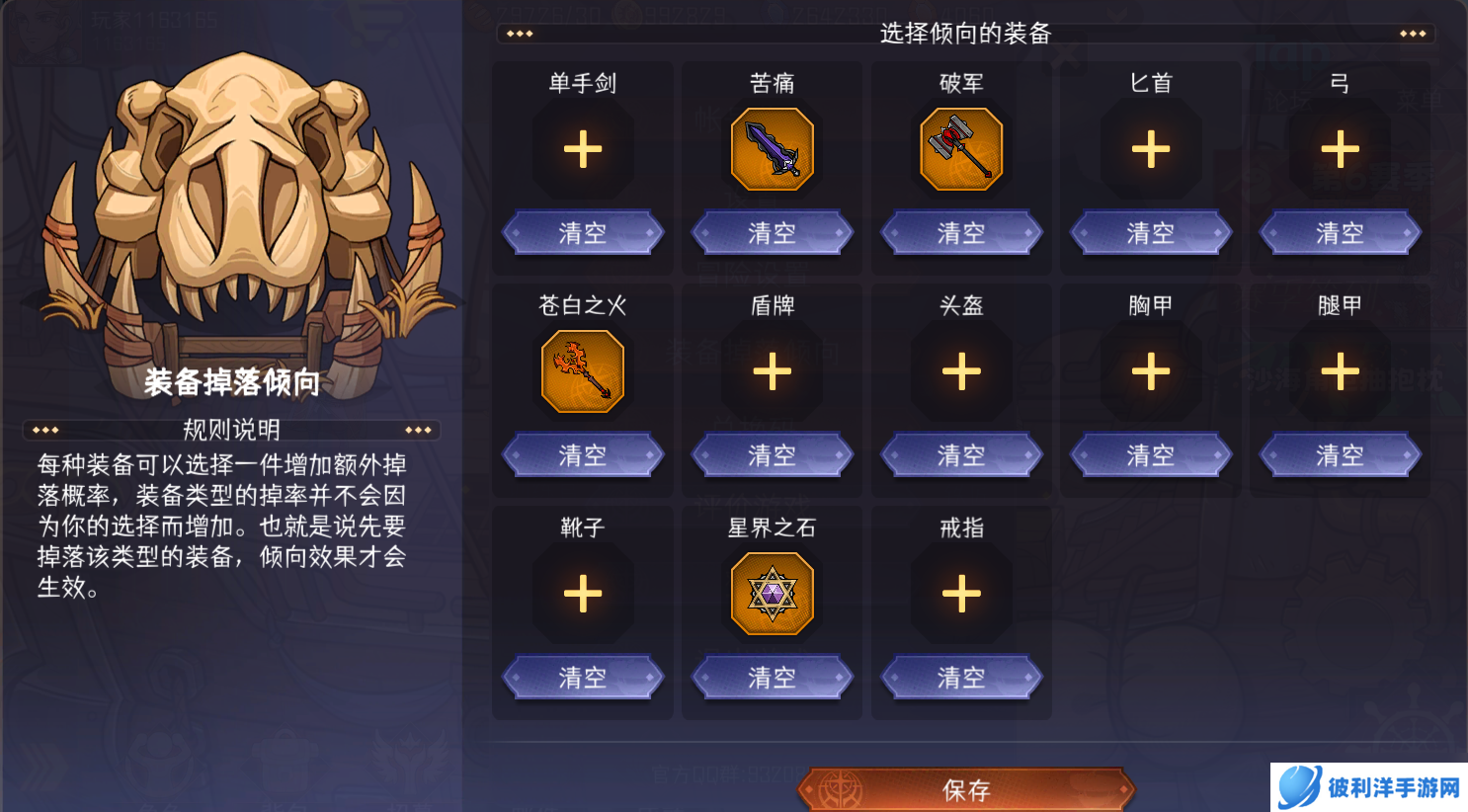Add a bow to the 弓 slot
This screenshot has height=812, width=1468.
point(1340,148)
